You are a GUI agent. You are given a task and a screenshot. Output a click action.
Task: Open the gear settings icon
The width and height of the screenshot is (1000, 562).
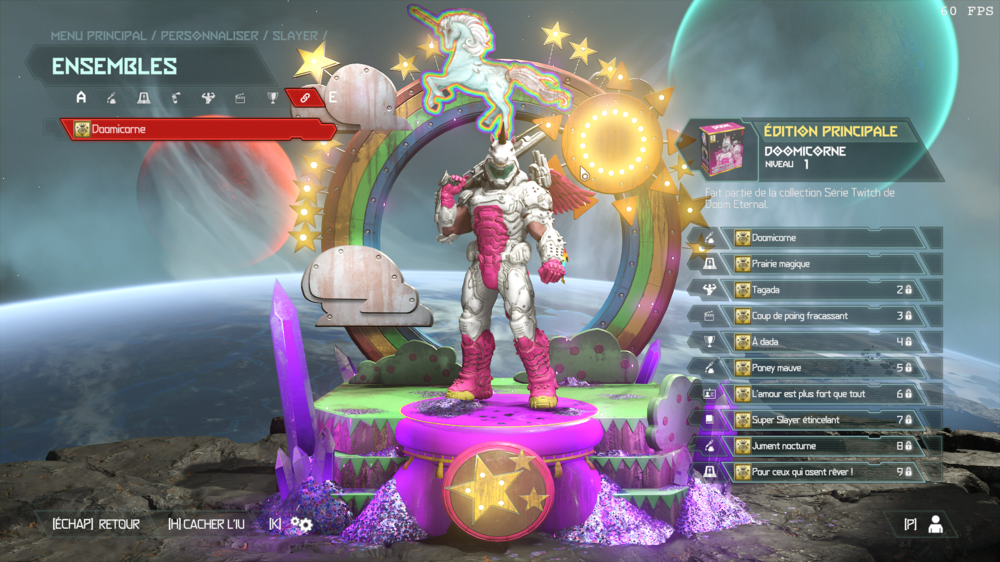point(302,524)
